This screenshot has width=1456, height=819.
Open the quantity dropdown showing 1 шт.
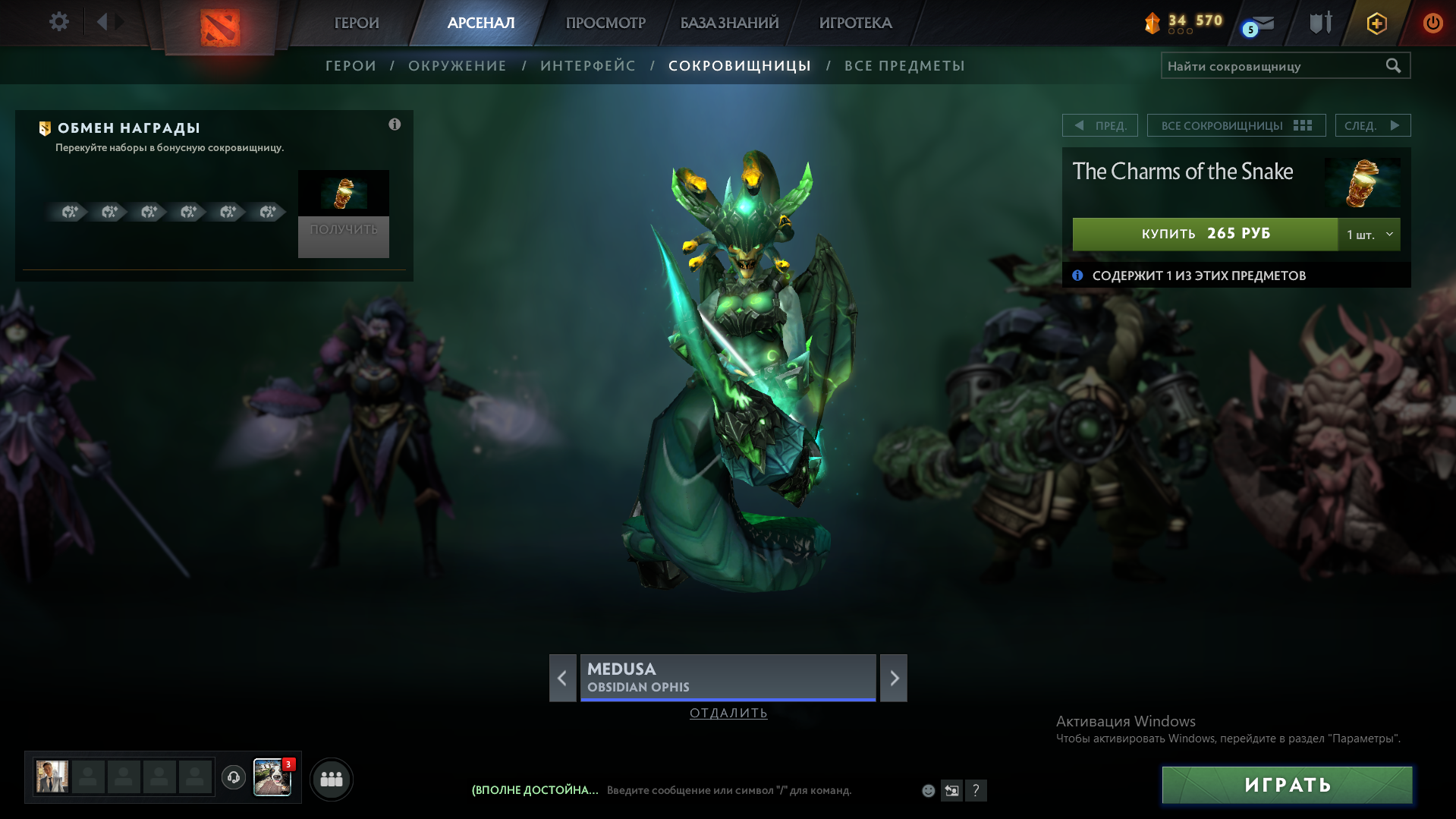(x=1369, y=235)
